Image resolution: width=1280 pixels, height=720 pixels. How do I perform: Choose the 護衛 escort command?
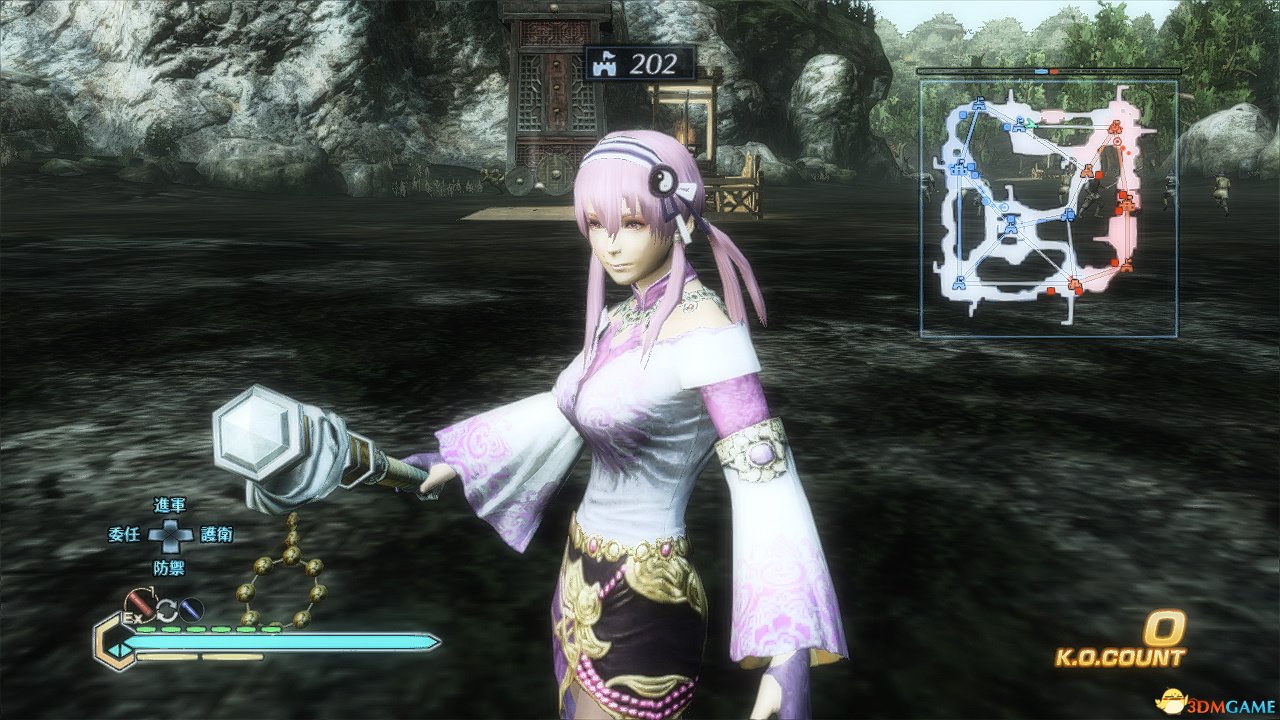pyautogui.click(x=217, y=535)
